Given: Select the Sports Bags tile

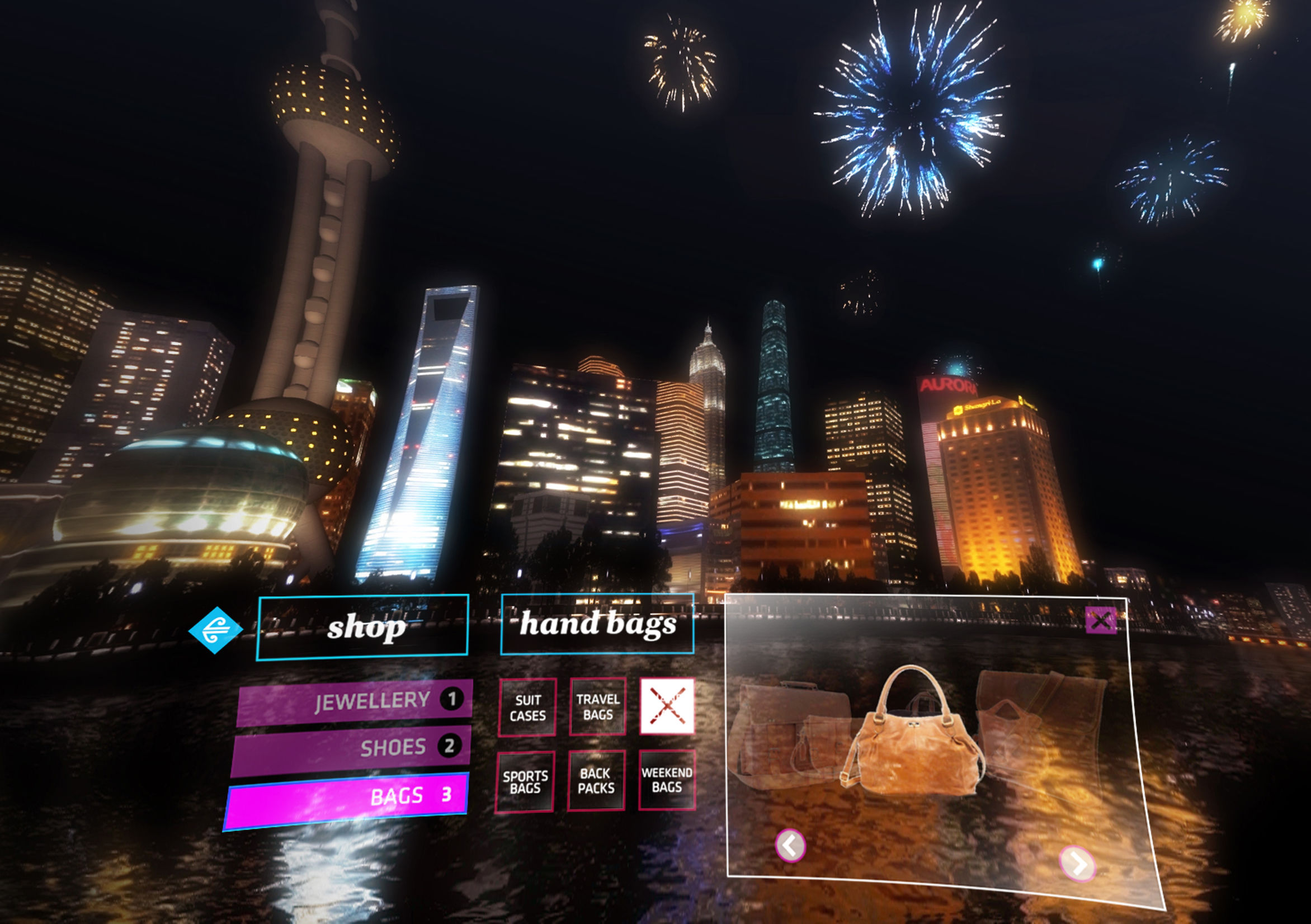Looking at the screenshot, I should tap(525, 782).
